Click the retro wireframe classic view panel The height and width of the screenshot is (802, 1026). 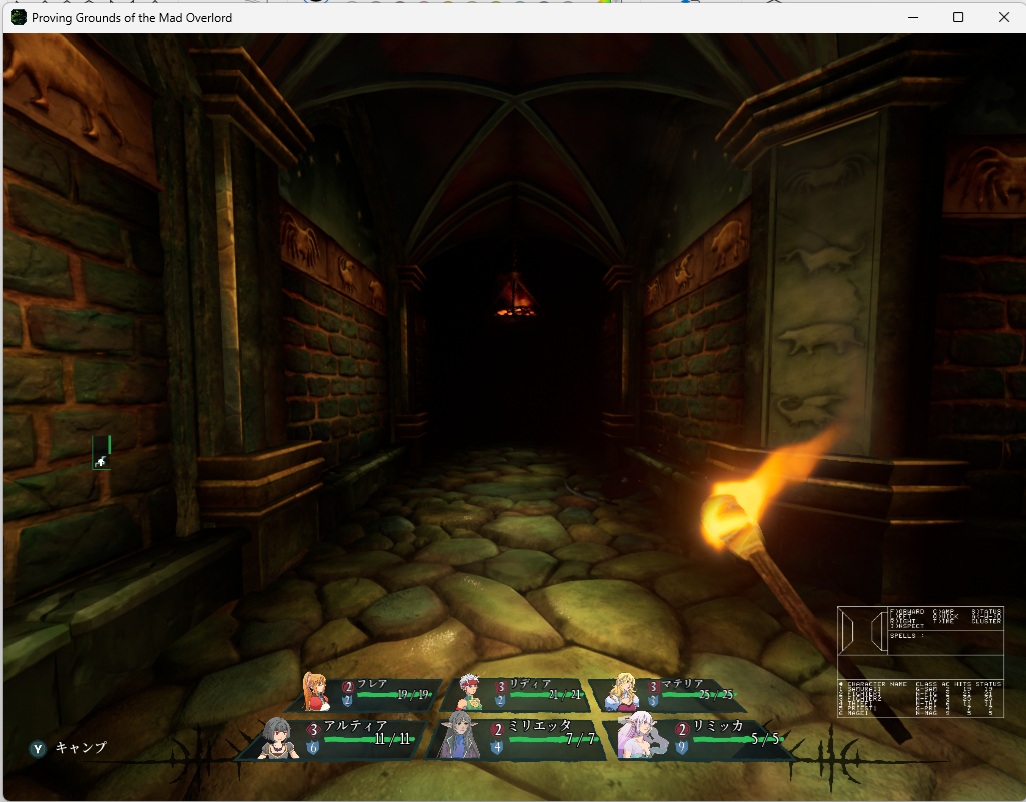pyautogui.click(x=920, y=661)
